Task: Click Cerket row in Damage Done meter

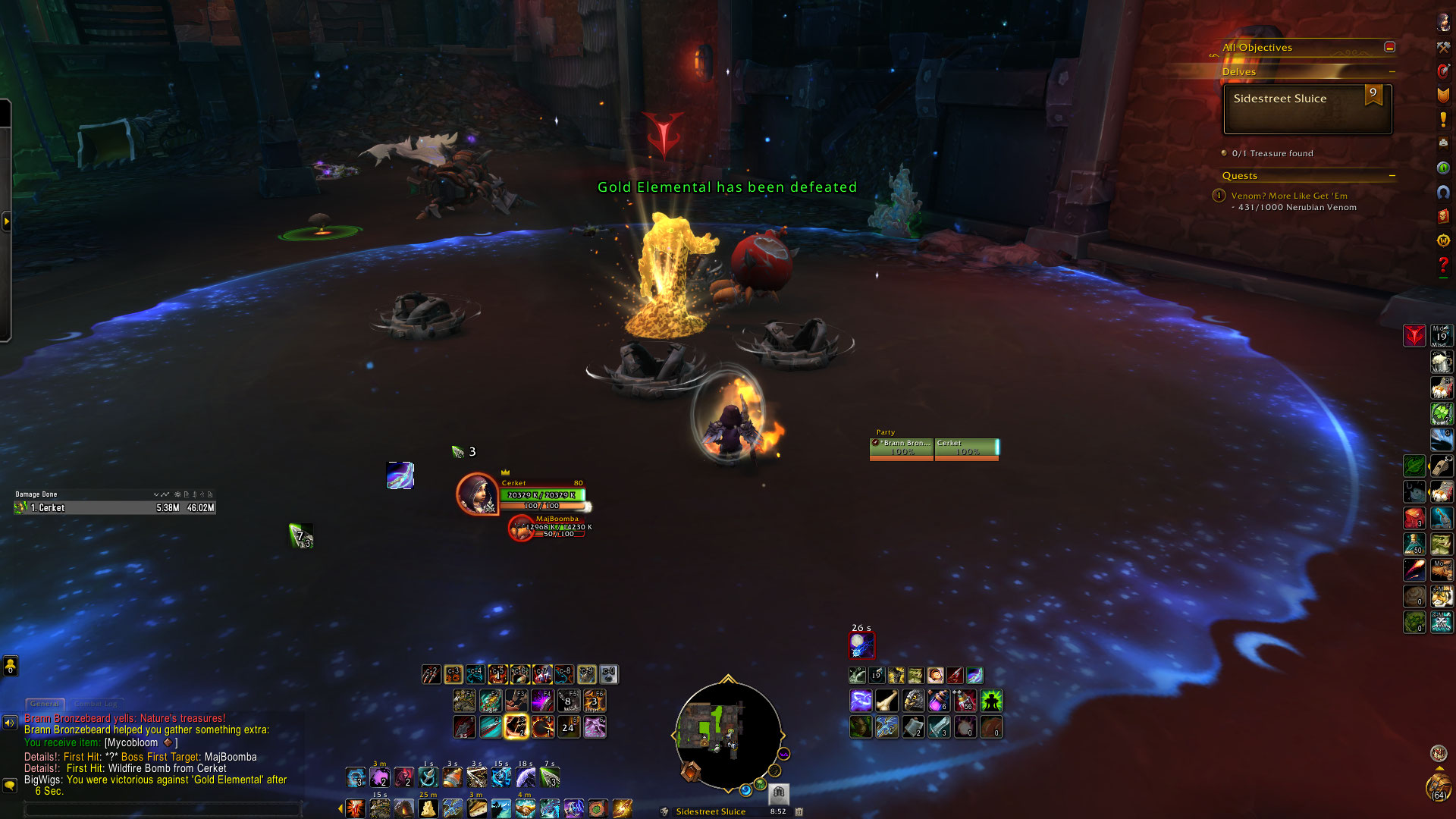Action: tap(114, 508)
